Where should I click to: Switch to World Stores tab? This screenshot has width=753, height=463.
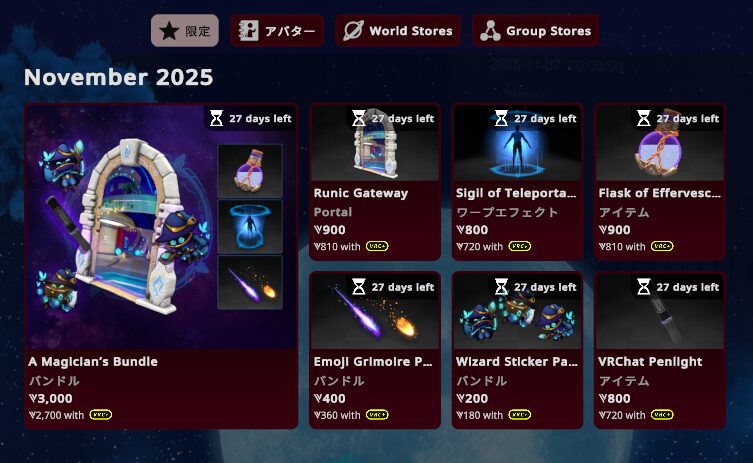(398, 31)
